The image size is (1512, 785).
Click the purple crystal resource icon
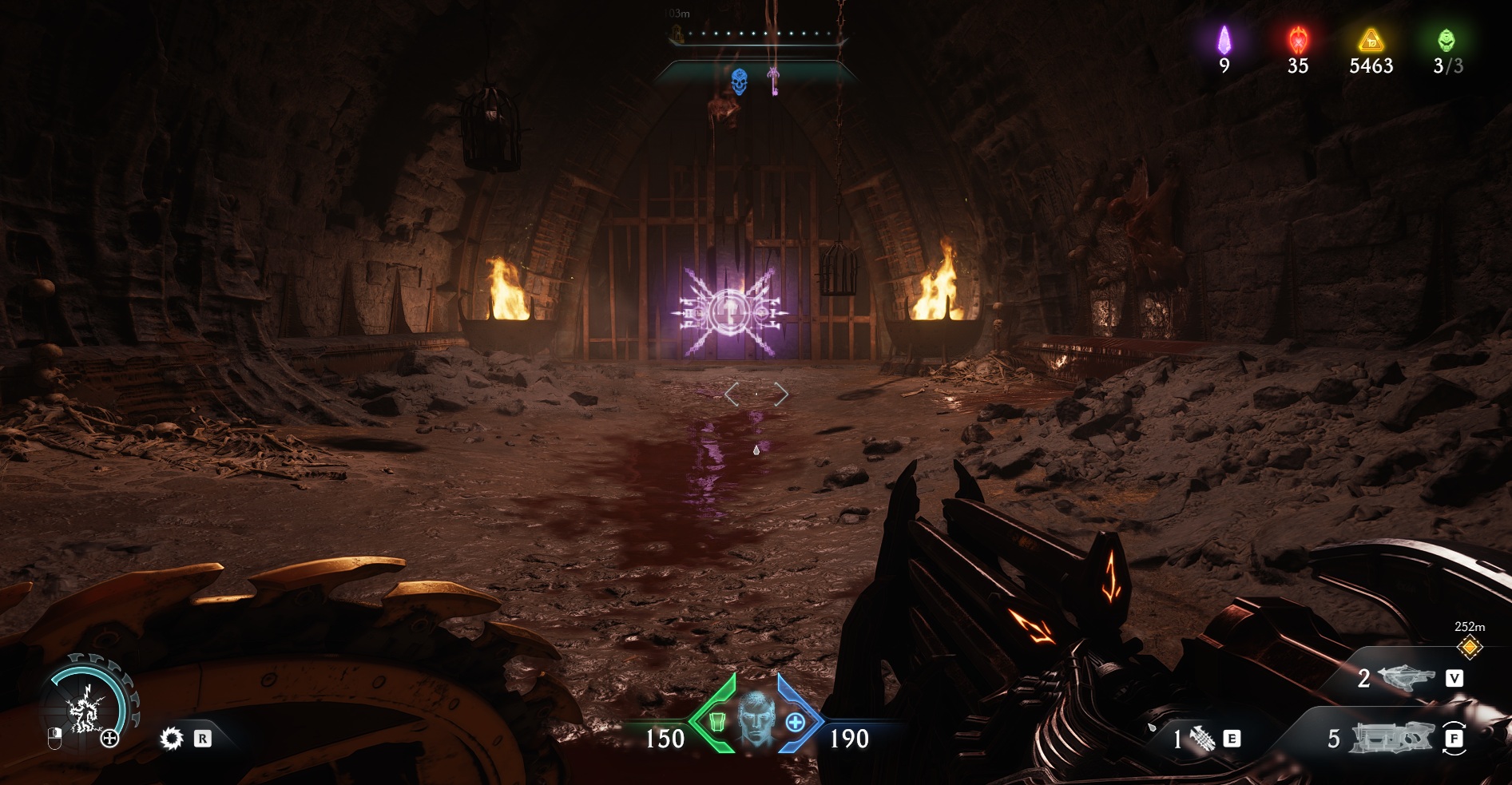[1224, 40]
